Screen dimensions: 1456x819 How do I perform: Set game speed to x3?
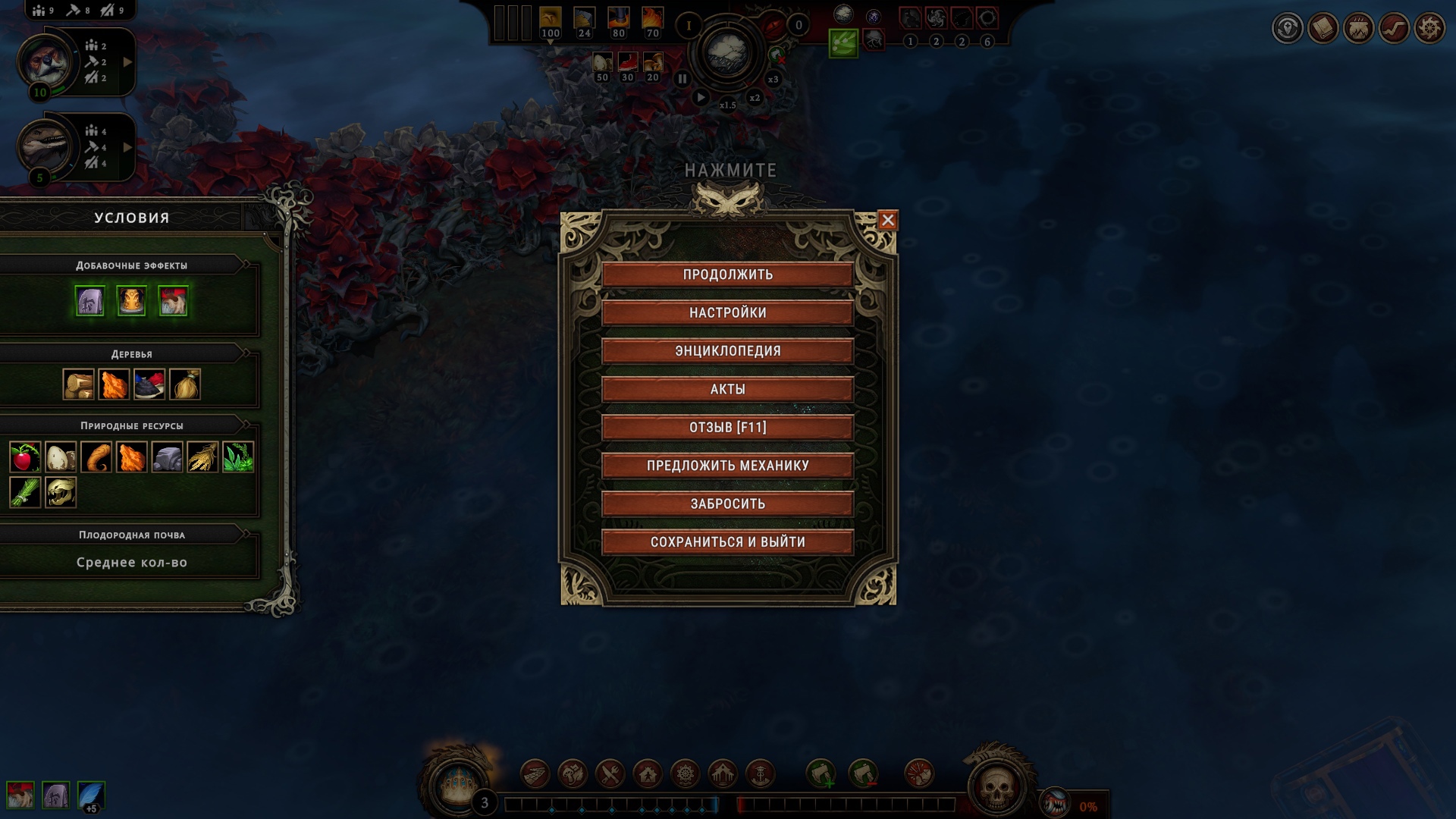pyautogui.click(x=773, y=79)
